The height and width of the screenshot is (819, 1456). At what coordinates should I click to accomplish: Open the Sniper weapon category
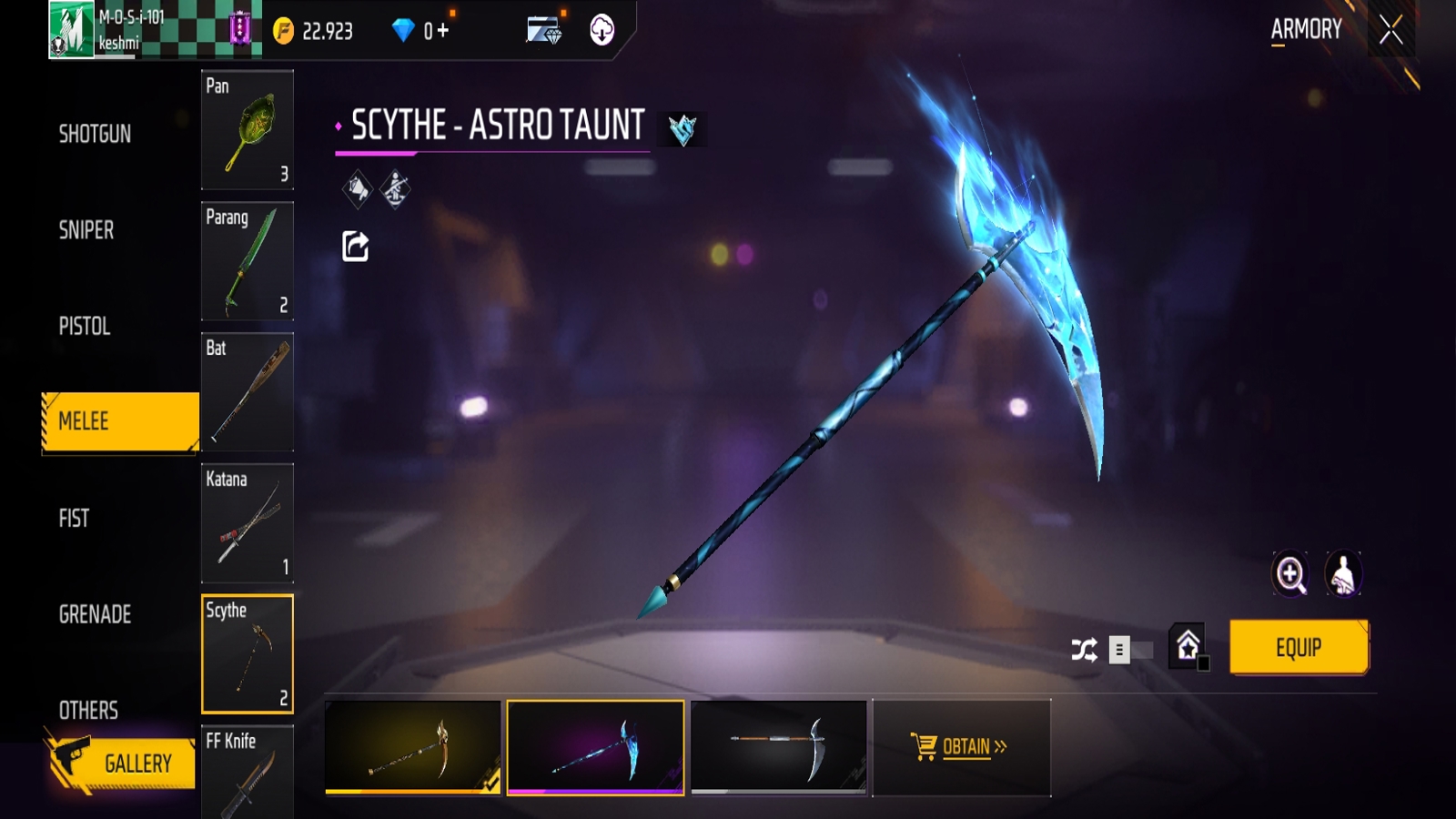86,230
